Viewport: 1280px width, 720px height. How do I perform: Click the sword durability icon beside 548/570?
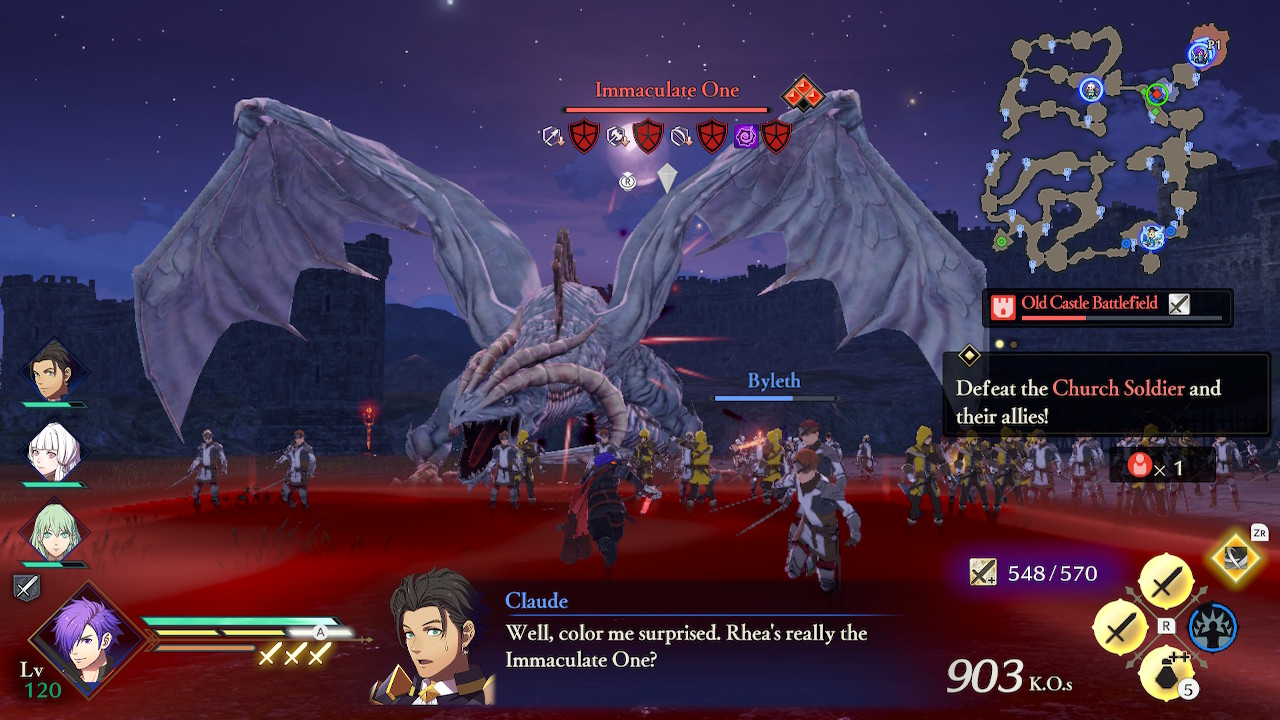pyautogui.click(x=983, y=572)
